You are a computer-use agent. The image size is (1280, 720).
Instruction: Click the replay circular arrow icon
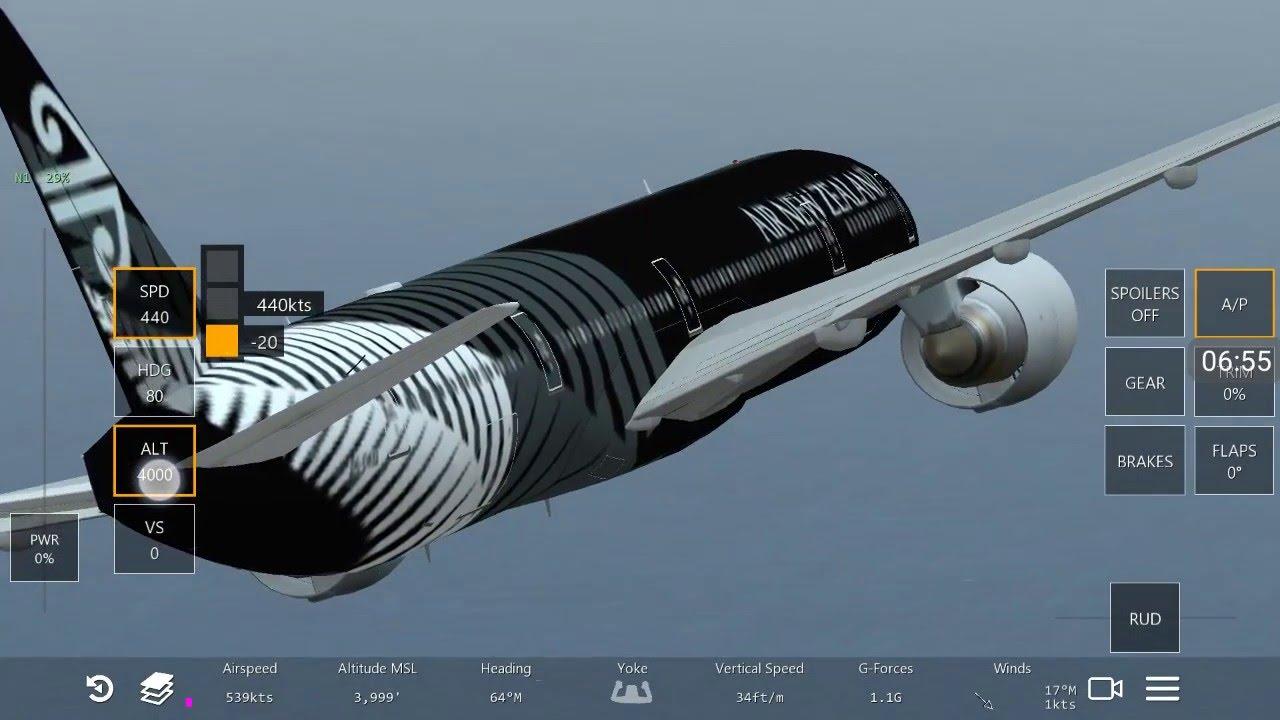click(x=99, y=688)
